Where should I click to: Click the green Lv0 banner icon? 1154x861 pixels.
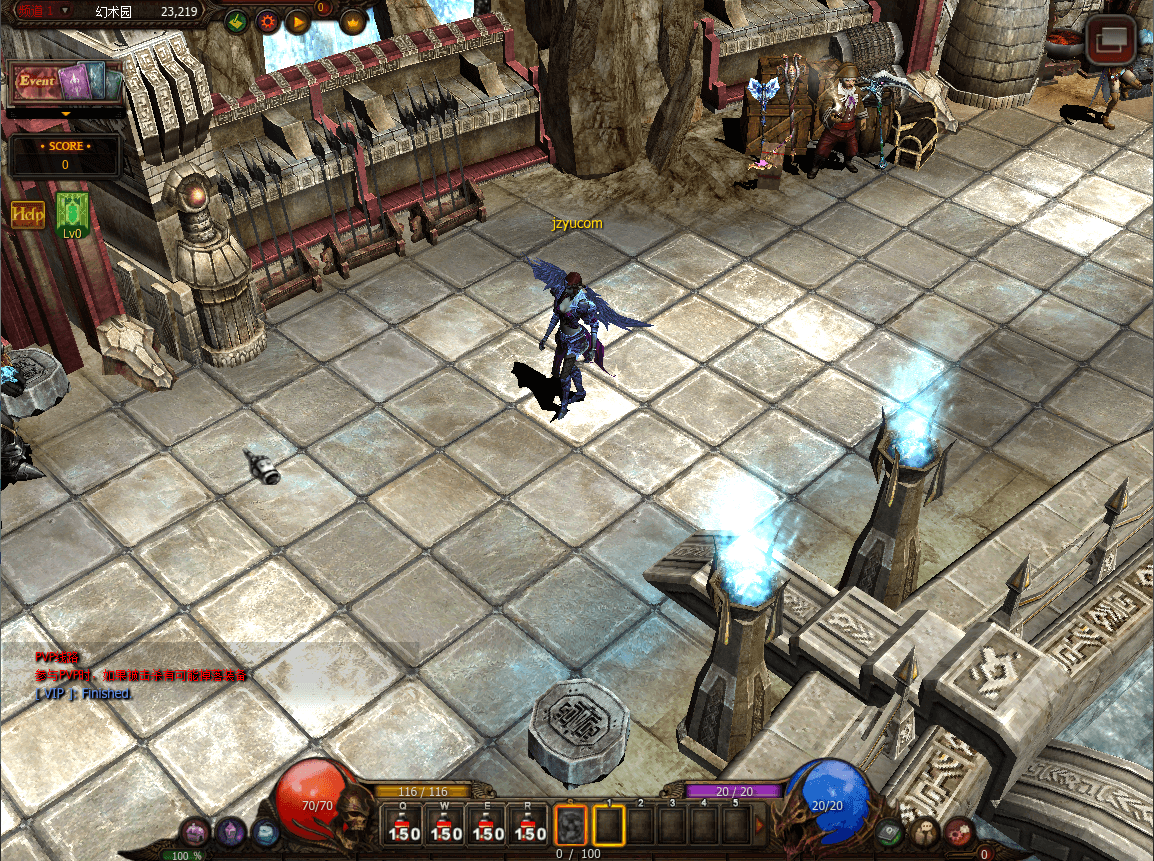72,215
